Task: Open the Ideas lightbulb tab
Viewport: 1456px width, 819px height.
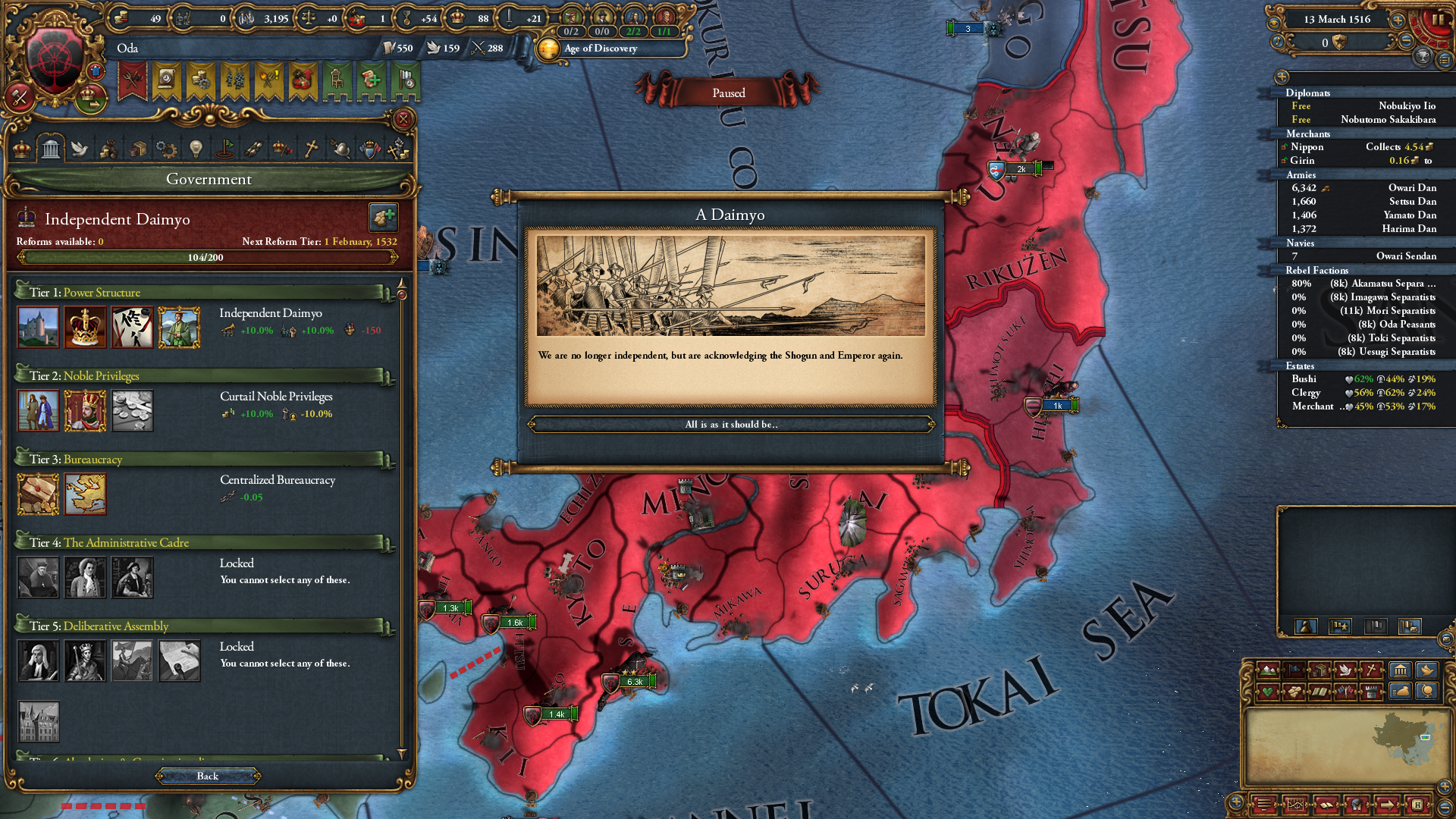Action: [x=195, y=148]
